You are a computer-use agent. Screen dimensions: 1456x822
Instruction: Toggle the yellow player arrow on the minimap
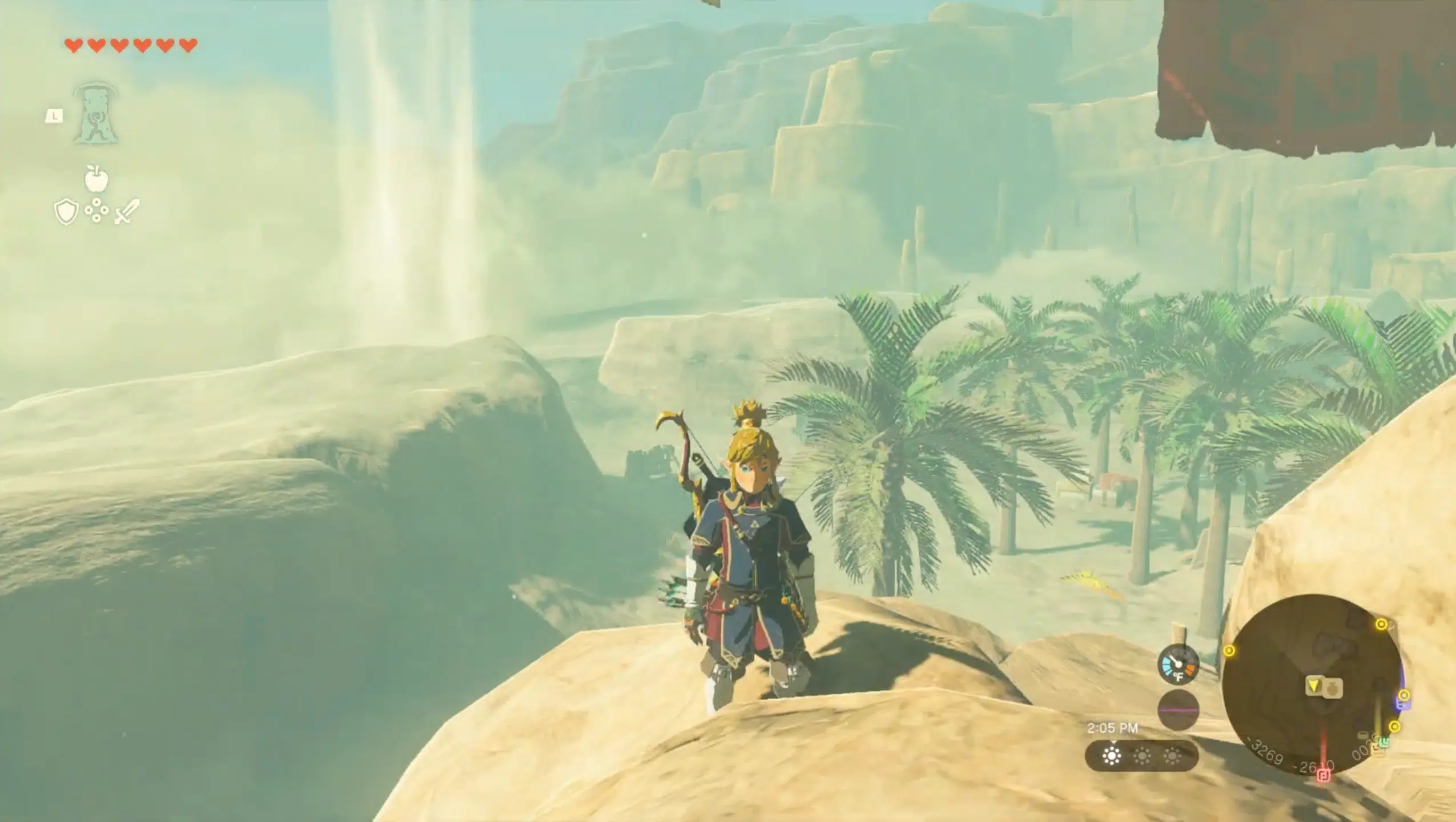pos(1314,685)
